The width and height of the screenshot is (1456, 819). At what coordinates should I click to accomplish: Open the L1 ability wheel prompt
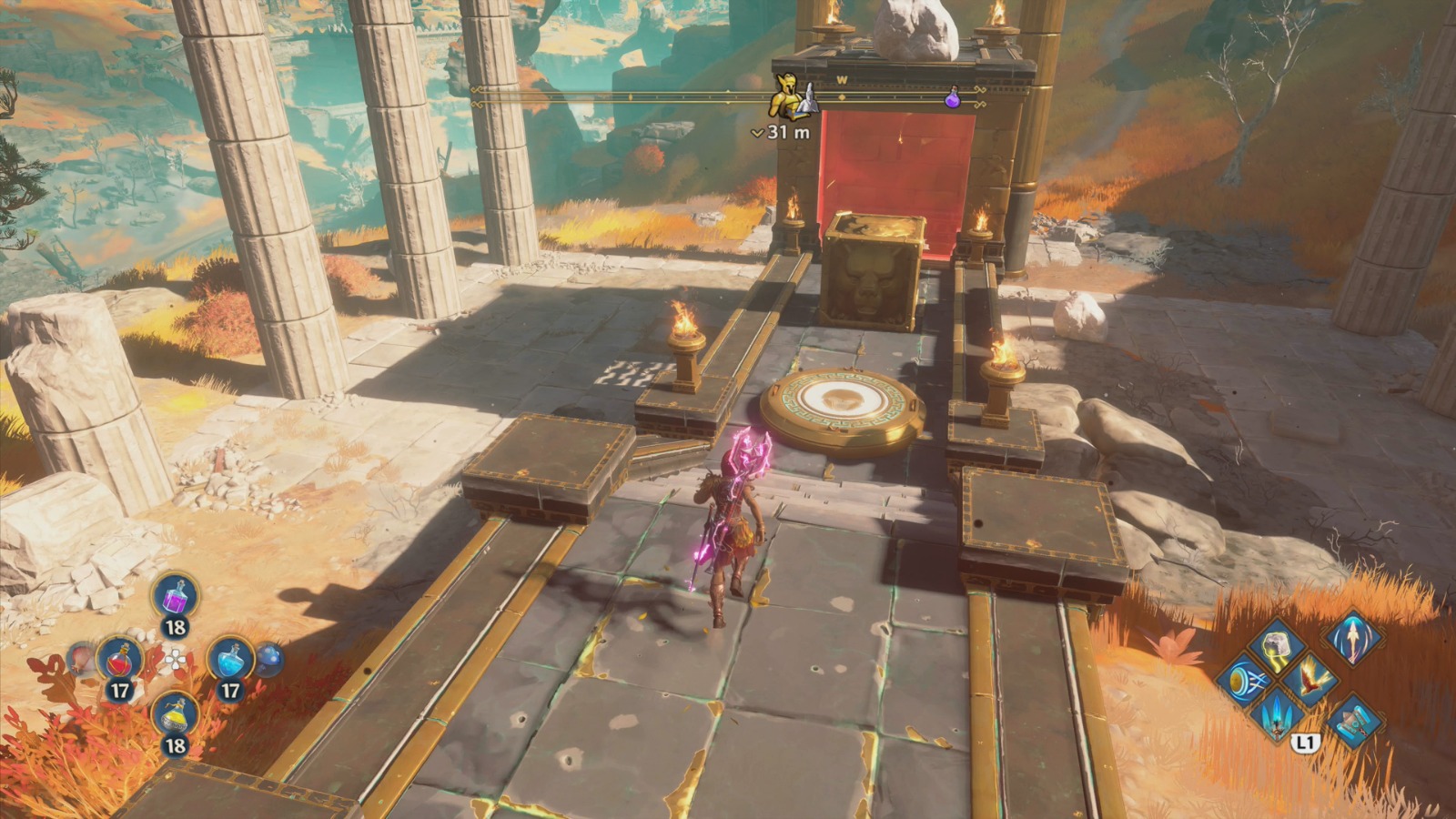1305,741
